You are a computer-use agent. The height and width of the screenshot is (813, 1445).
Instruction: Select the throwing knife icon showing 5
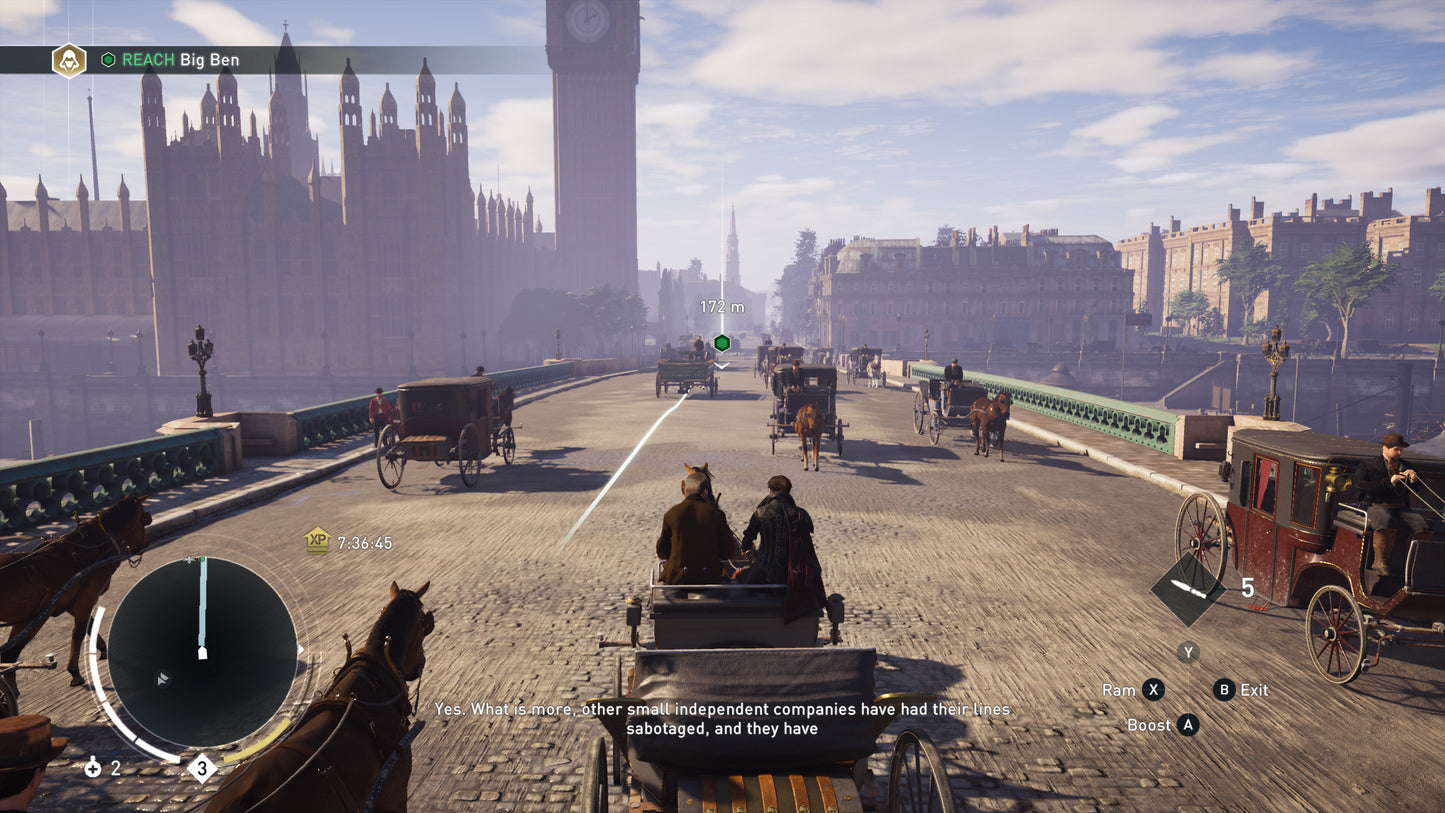point(1188,589)
